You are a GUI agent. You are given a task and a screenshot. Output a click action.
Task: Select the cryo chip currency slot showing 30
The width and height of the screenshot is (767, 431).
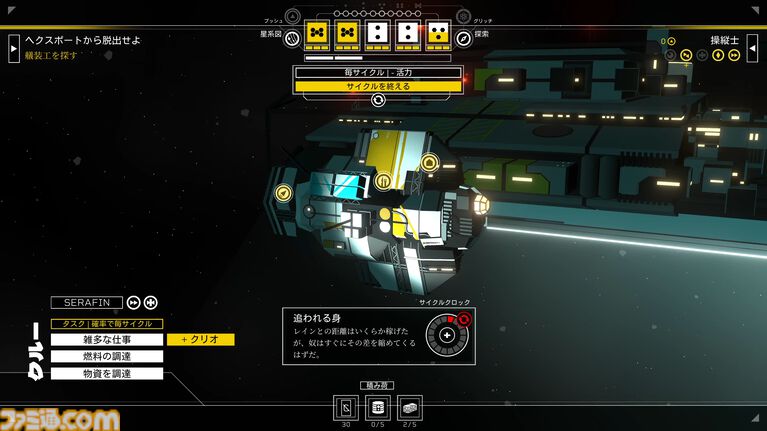click(346, 407)
